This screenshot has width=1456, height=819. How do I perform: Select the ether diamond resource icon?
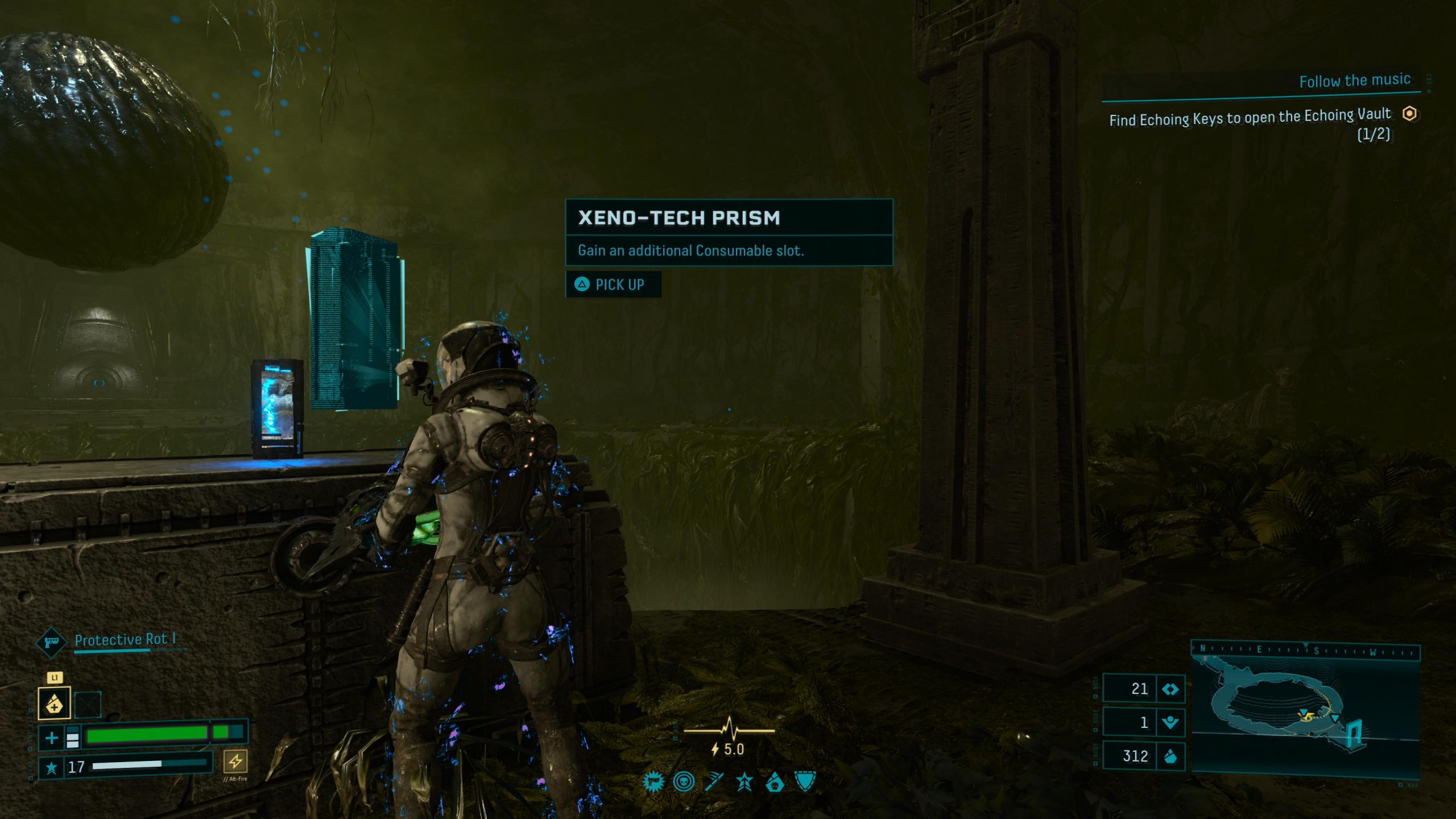pos(1170,689)
